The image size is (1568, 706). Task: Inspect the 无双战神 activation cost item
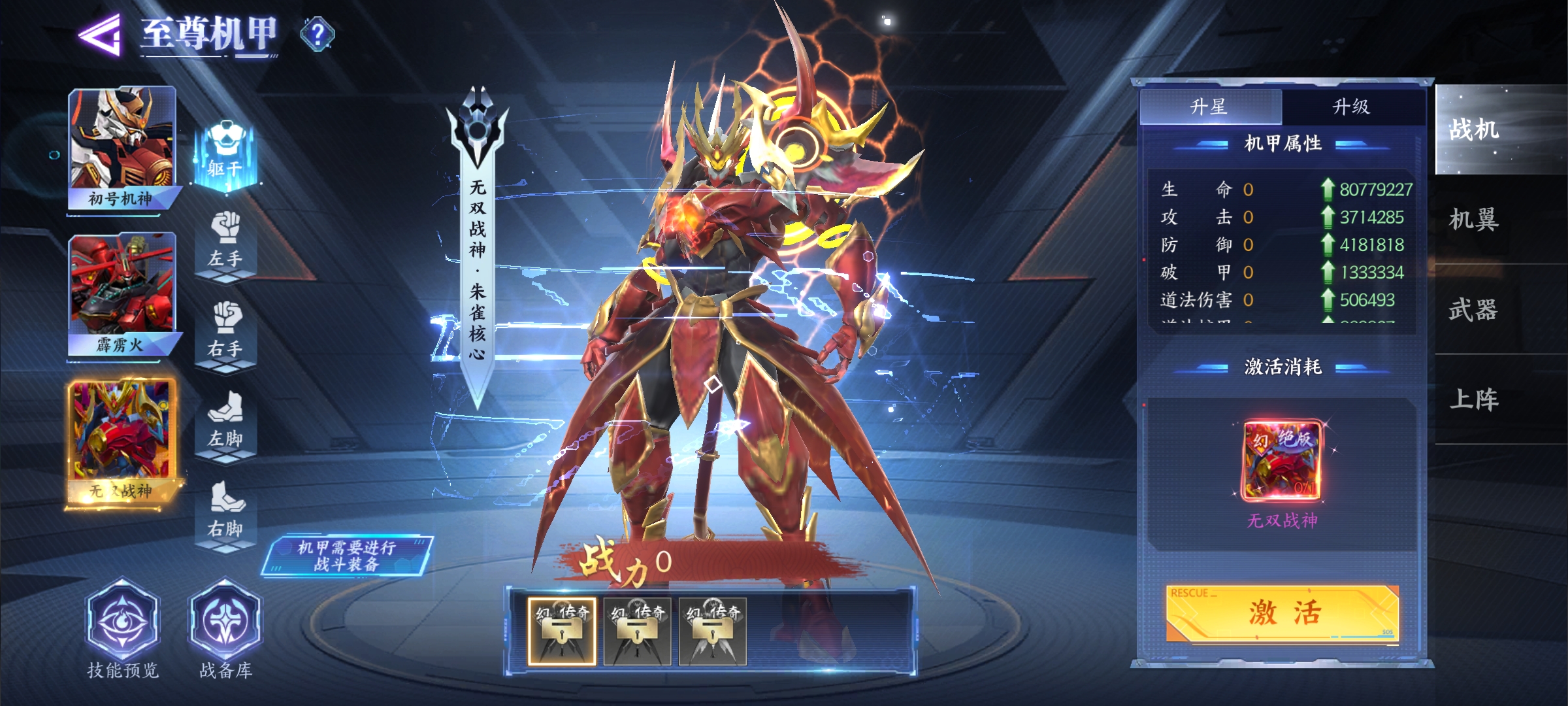[1282, 462]
